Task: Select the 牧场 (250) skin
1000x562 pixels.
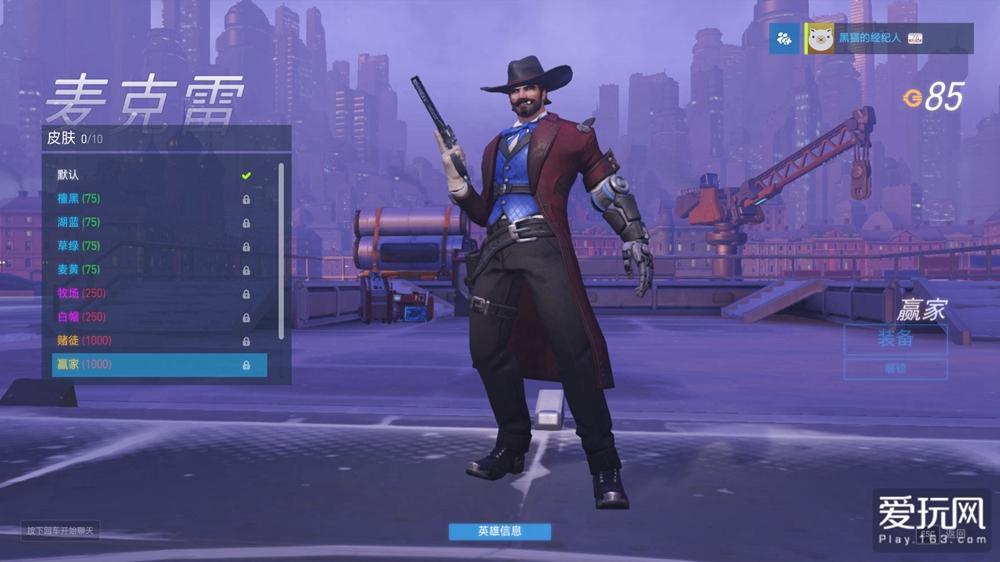Action: click(x=150, y=293)
